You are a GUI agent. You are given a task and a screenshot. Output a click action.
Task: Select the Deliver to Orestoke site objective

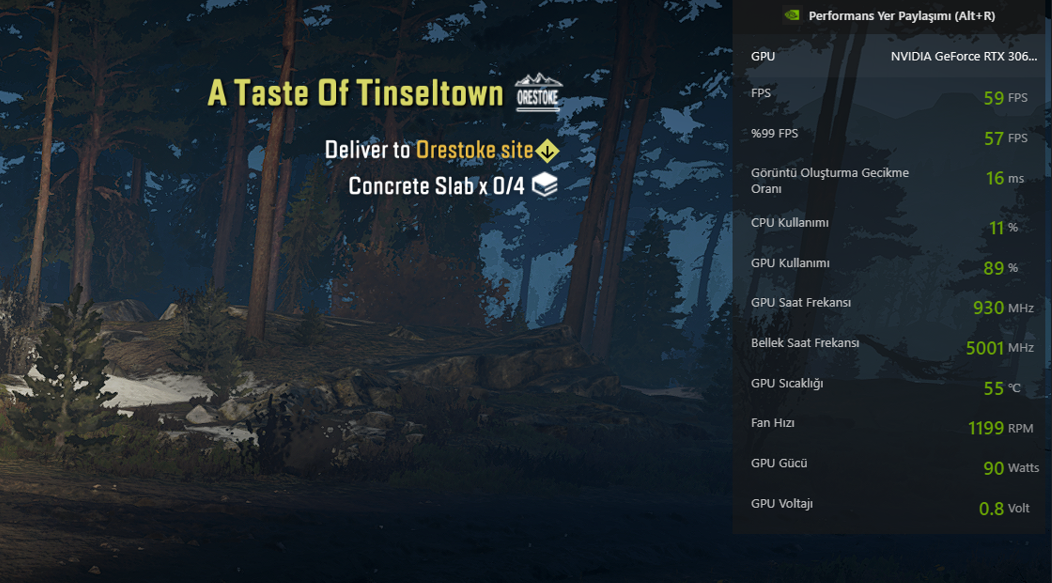429,150
